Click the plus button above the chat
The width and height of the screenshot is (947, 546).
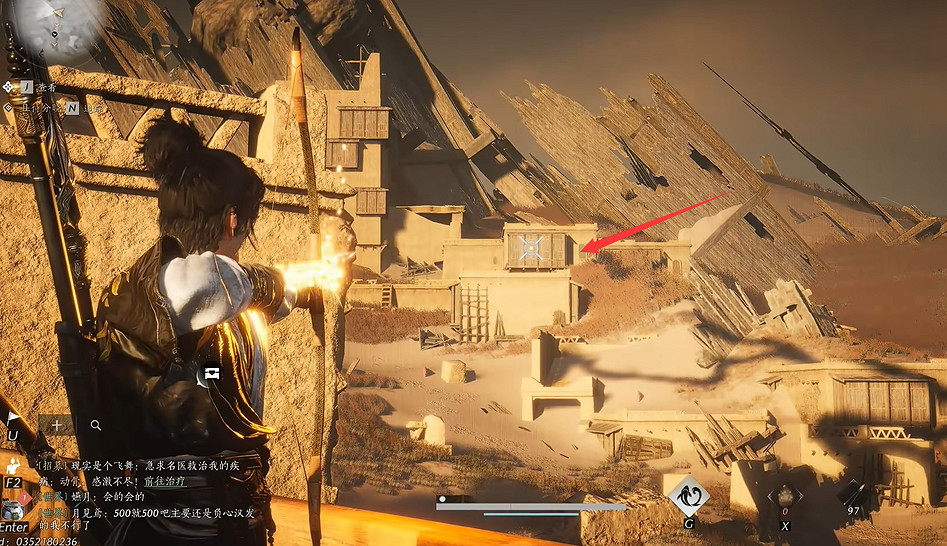coord(57,425)
